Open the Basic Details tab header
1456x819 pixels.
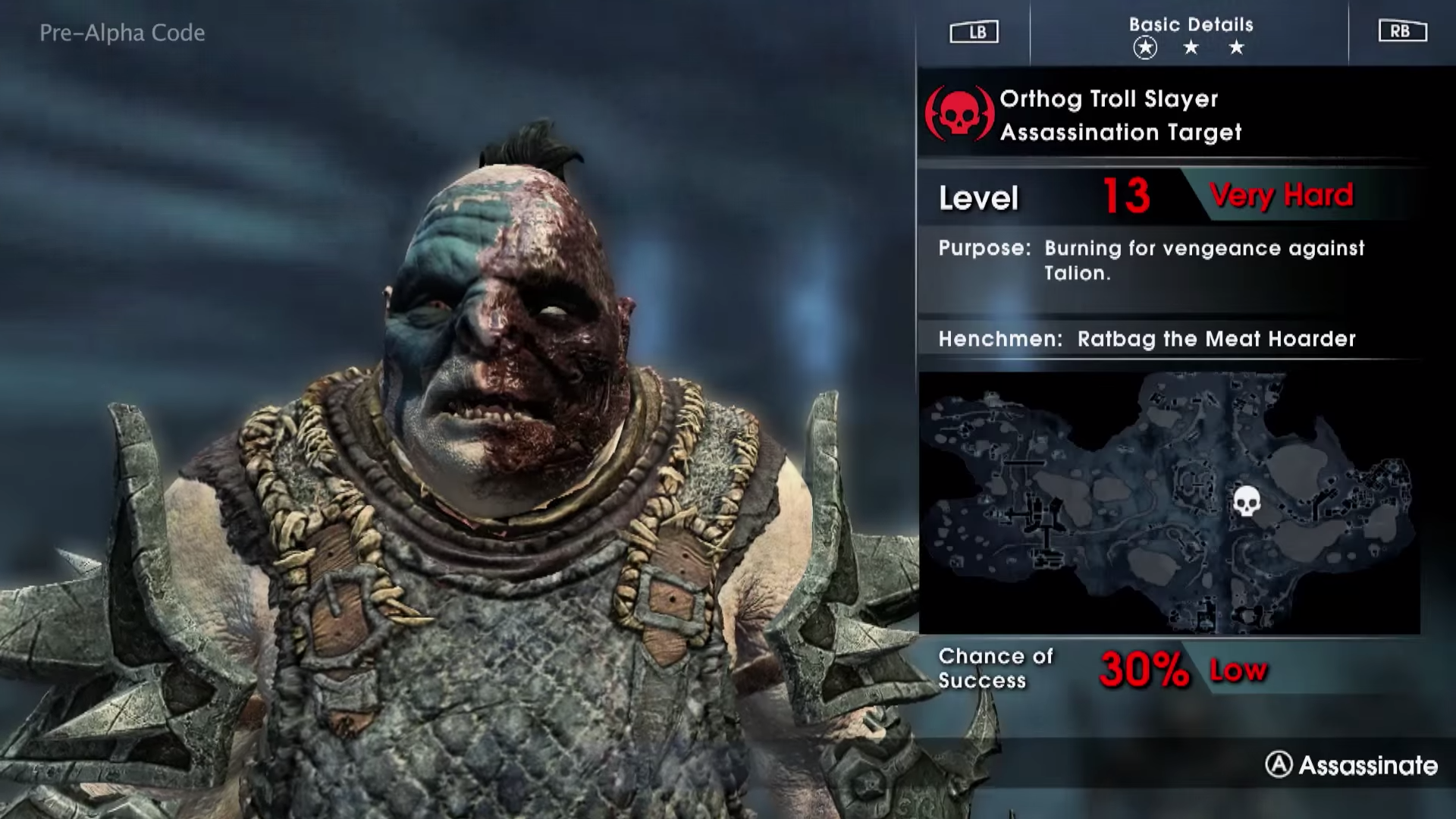[1191, 25]
